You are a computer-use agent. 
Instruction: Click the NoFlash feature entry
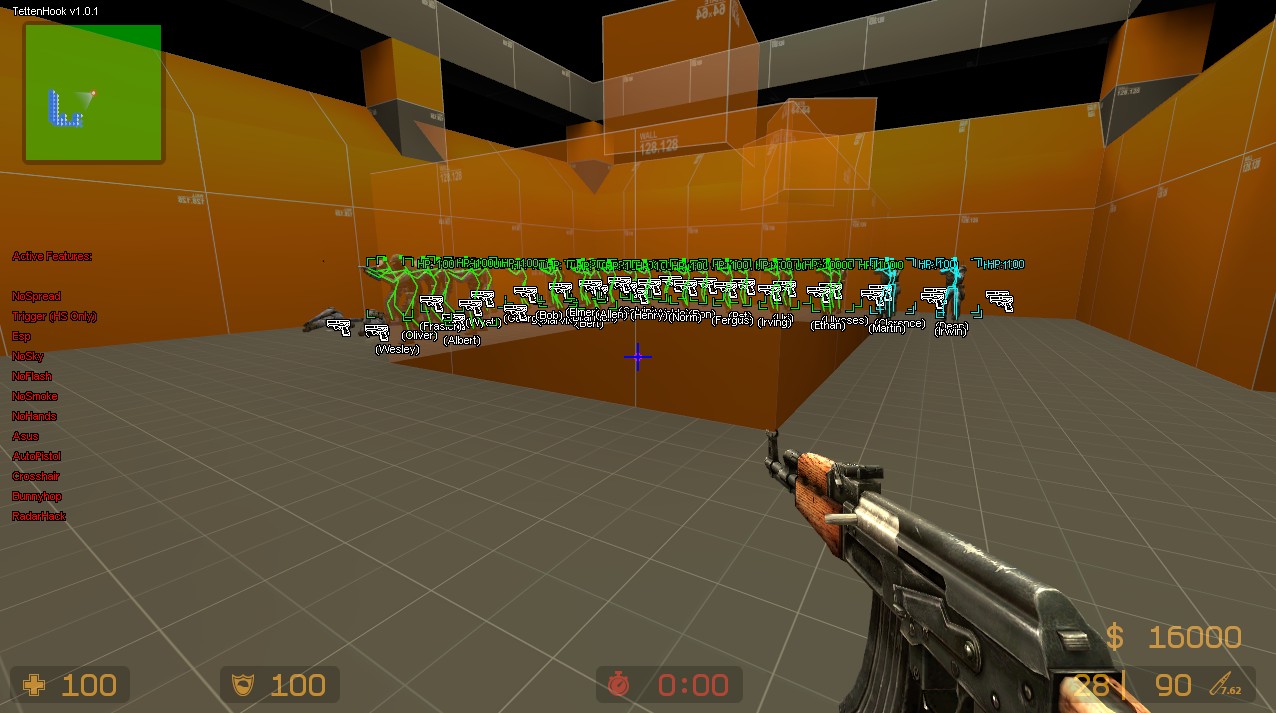tap(32, 376)
